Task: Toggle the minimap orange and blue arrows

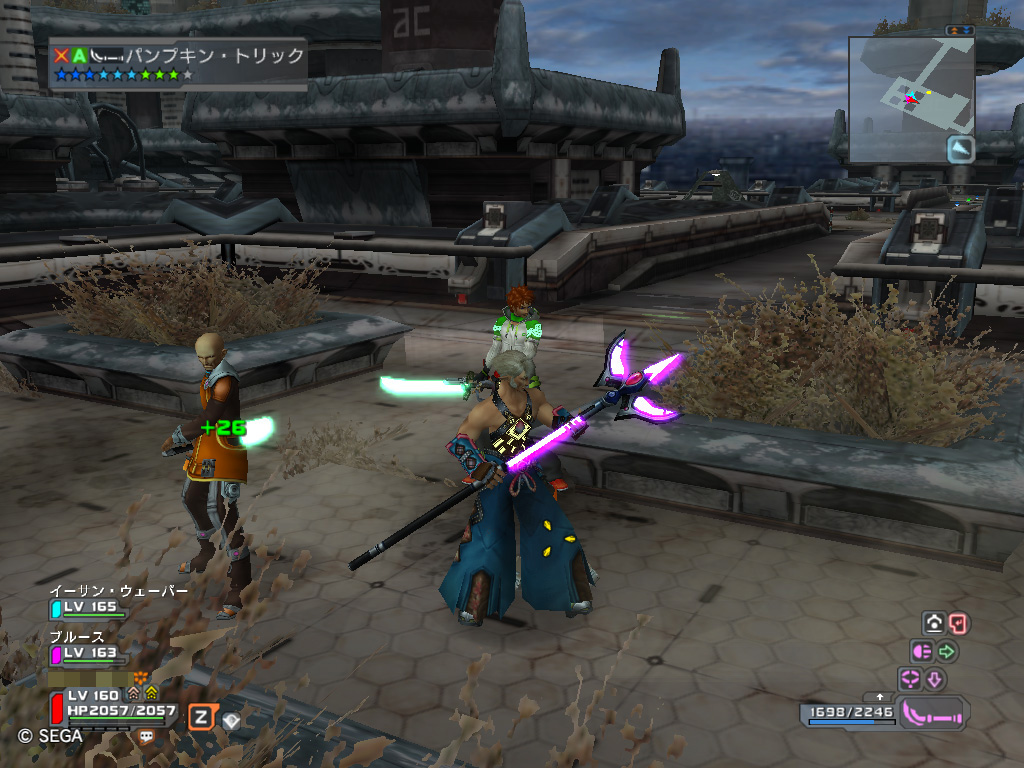Action: click(961, 31)
